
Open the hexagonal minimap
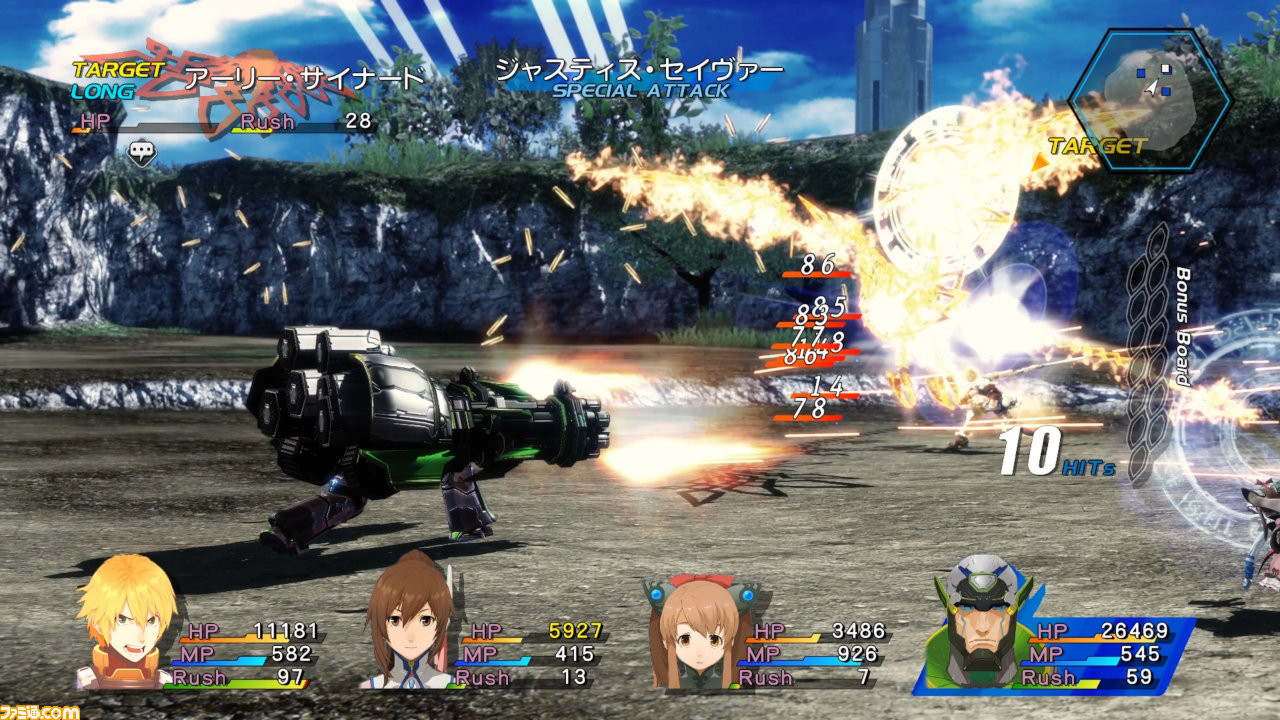pyautogui.click(x=1150, y=98)
